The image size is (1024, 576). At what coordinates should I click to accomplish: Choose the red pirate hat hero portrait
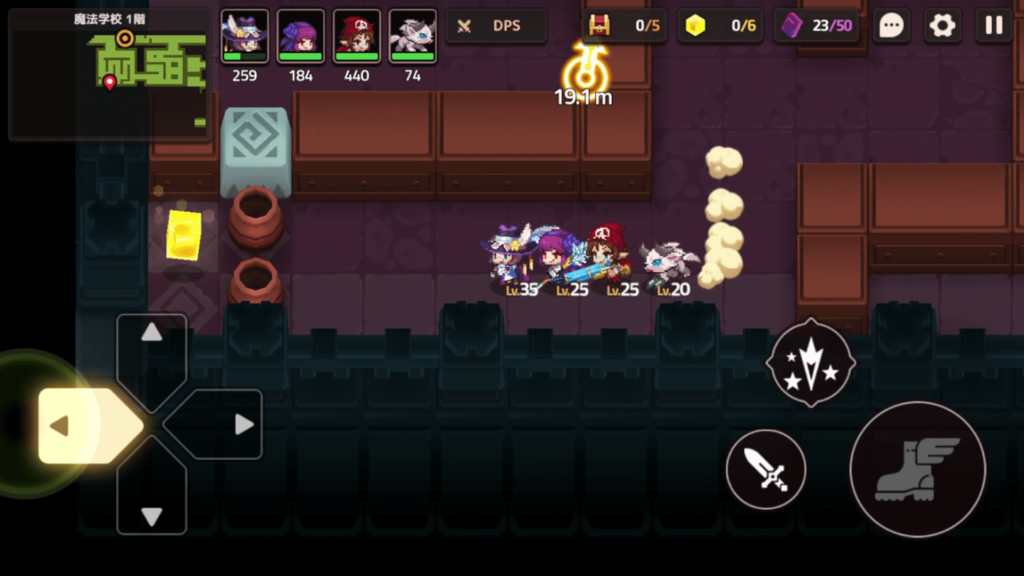pyautogui.click(x=356, y=36)
